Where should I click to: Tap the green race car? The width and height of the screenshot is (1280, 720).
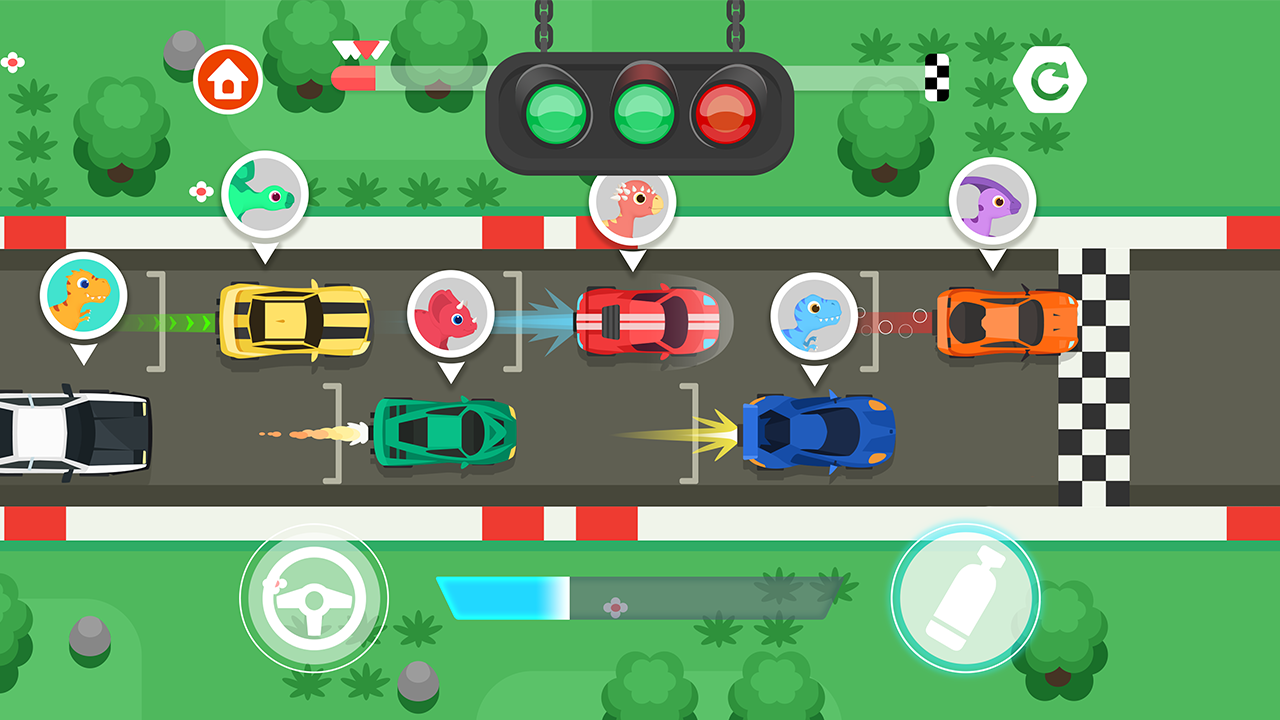point(447,434)
